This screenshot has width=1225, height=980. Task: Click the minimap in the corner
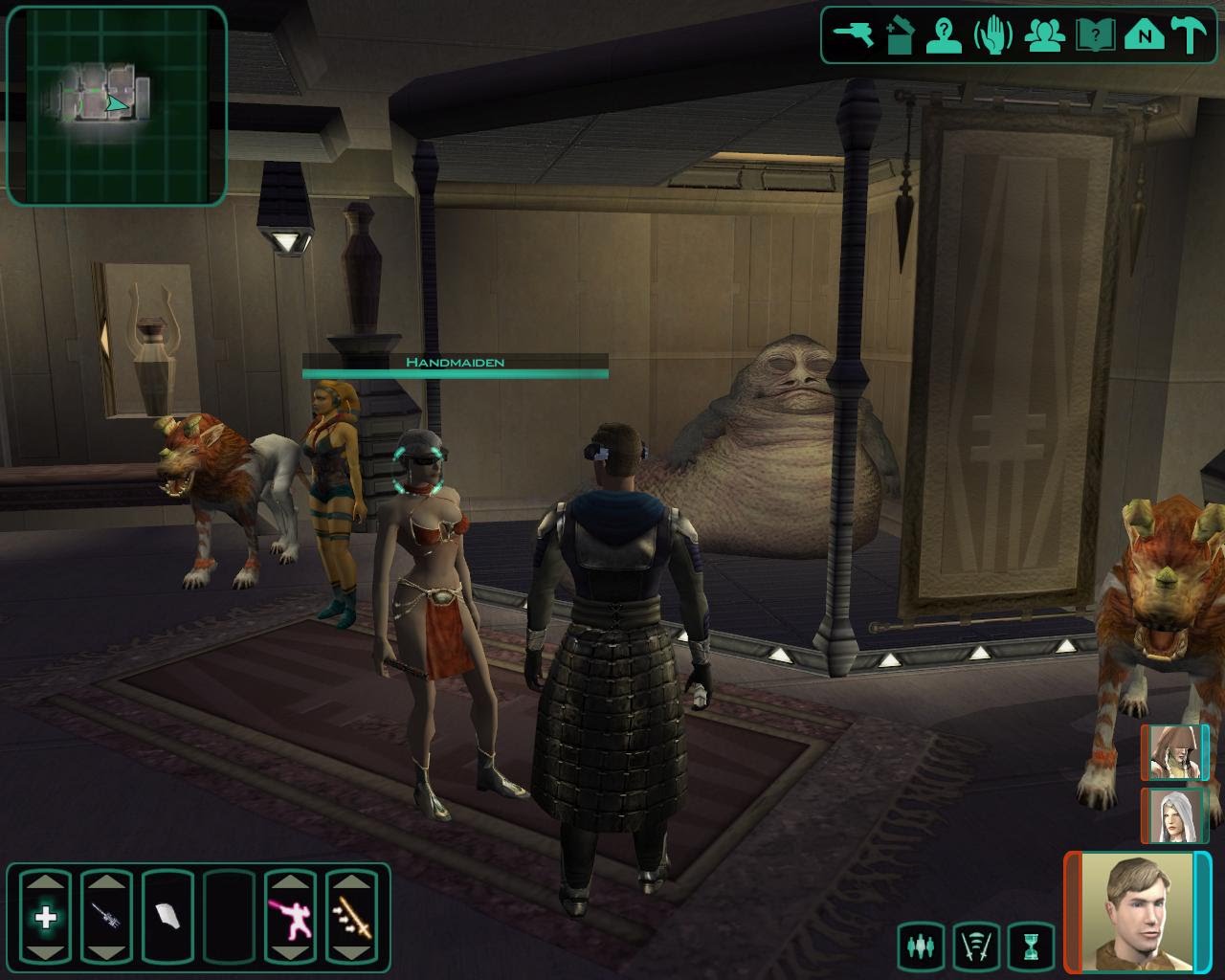[x=117, y=105]
